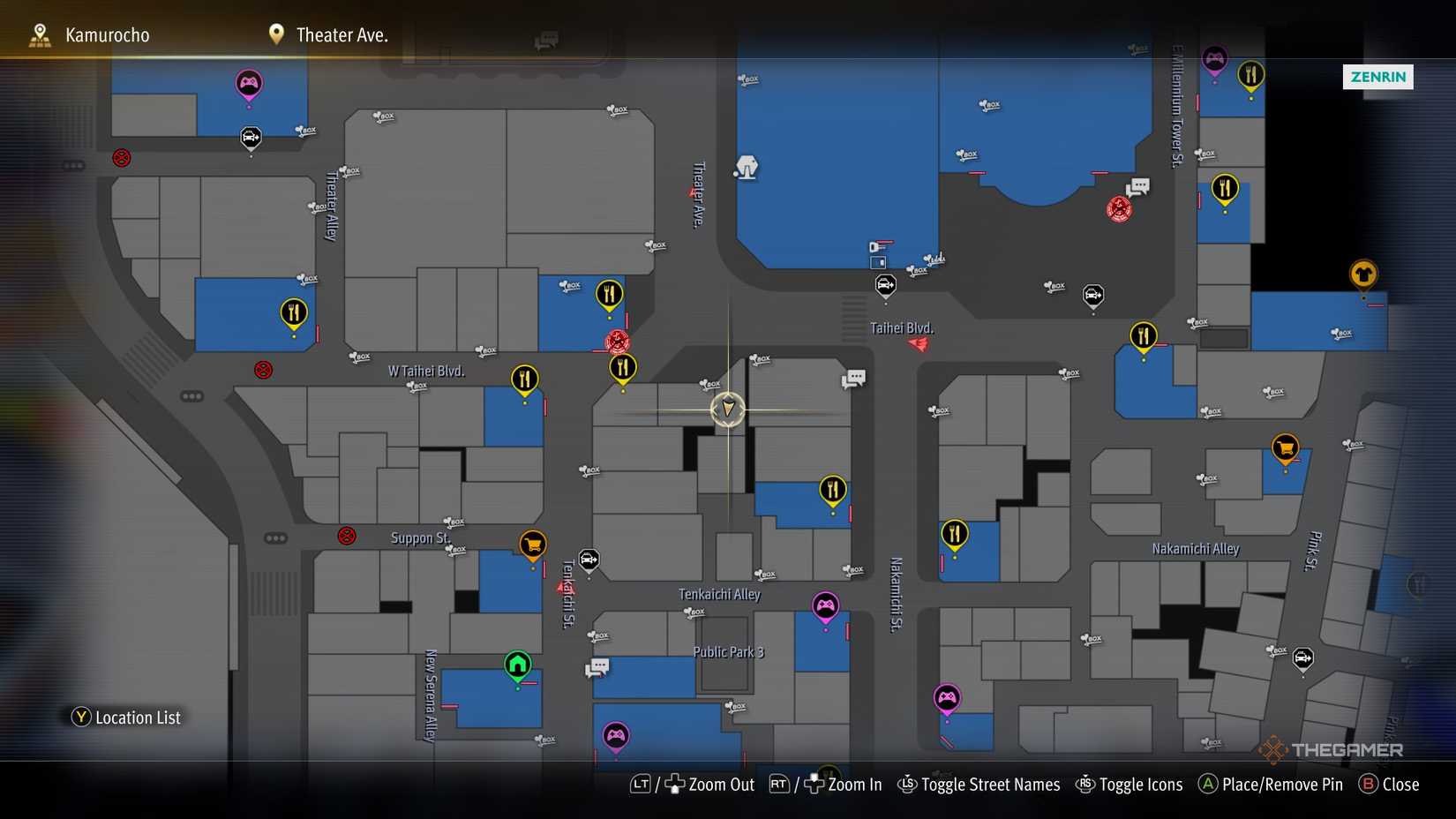The image size is (1456, 819).
Task: Click the restaurant fork-and-knife icon on W Taihei Blvd
Action: click(523, 379)
